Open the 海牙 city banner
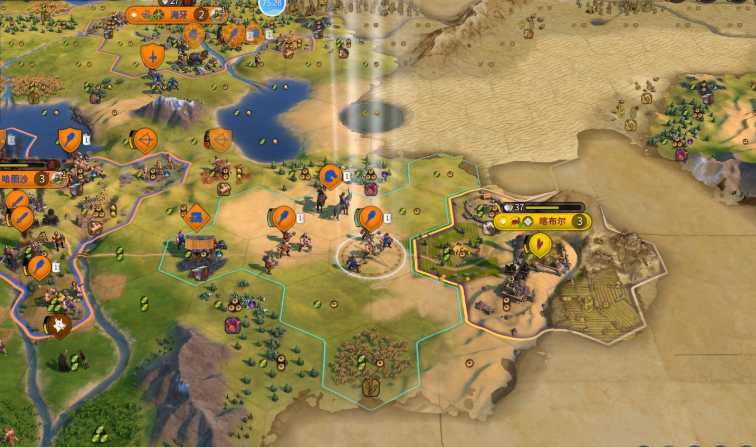 (179, 15)
